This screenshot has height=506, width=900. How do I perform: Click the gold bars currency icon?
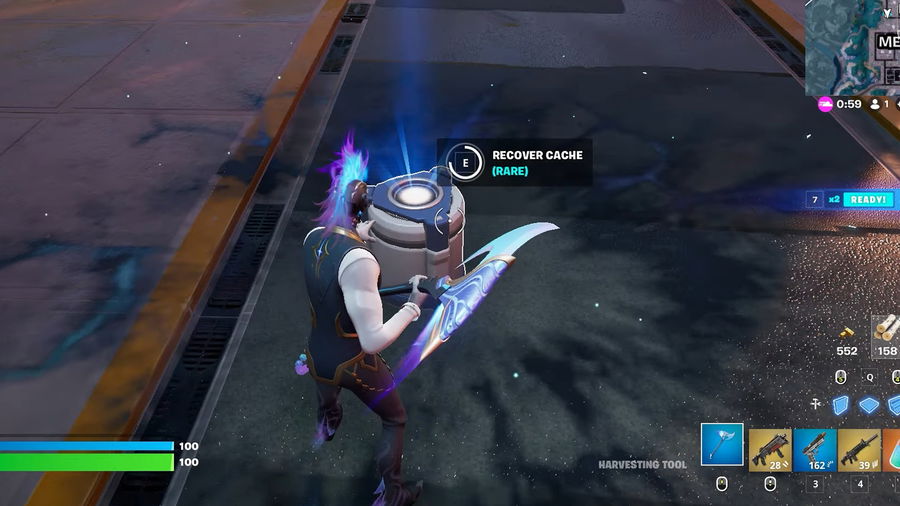click(846, 332)
